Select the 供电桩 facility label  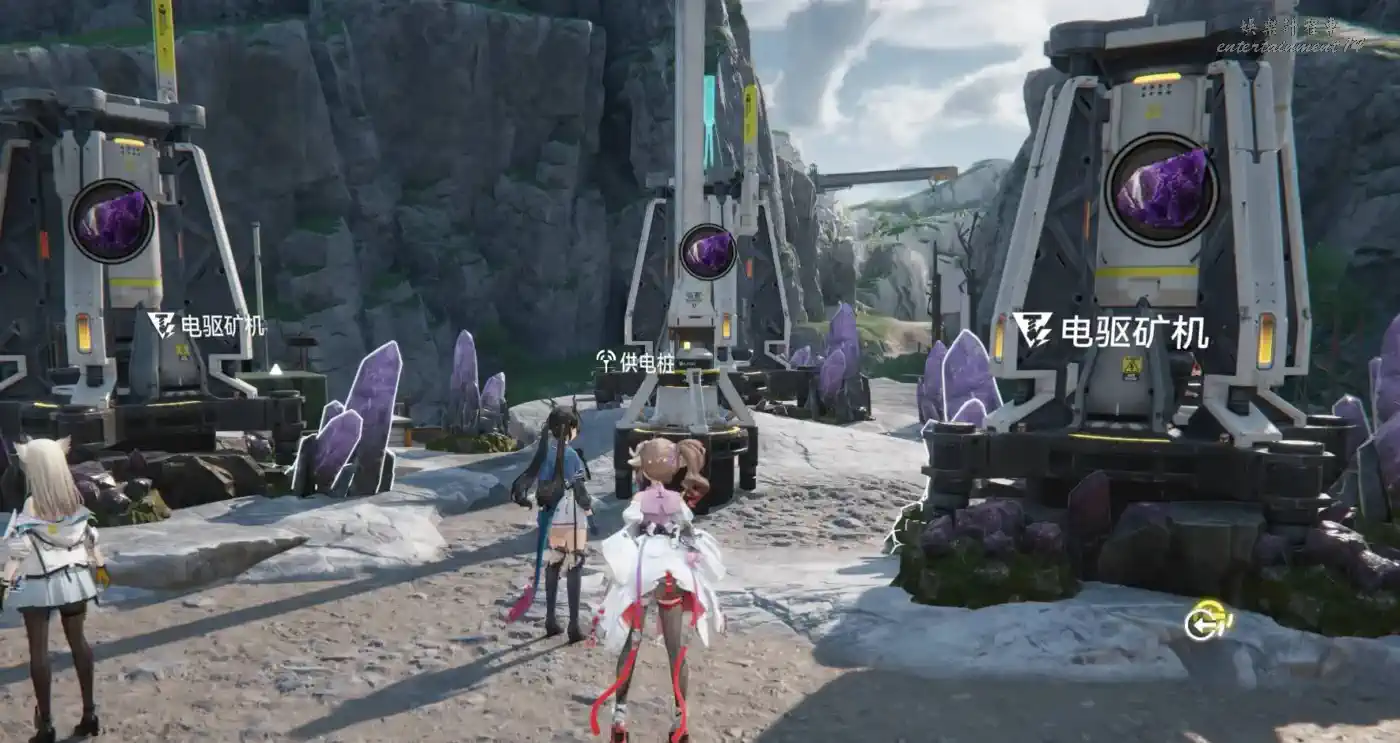[x=635, y=361]
